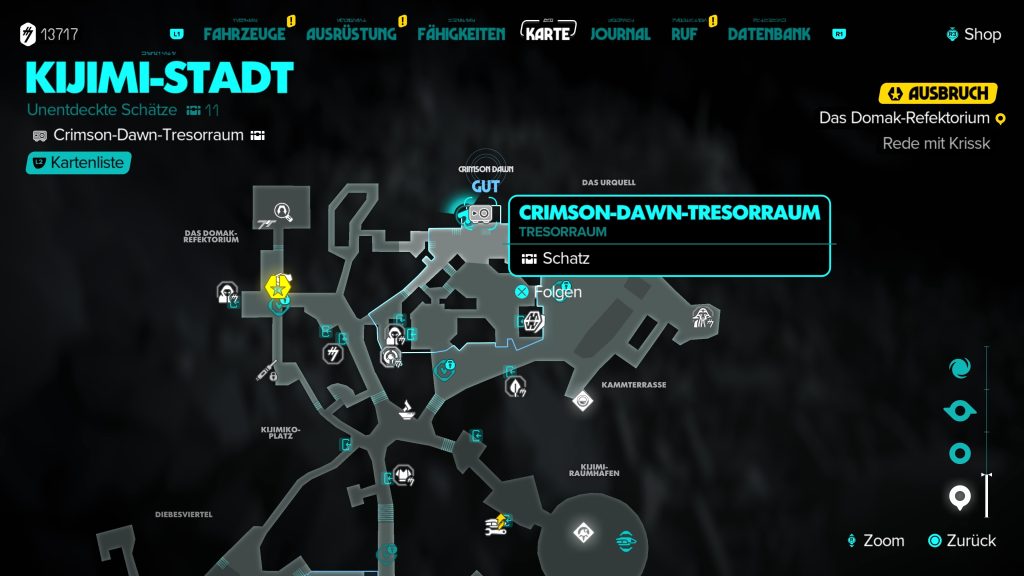
Task: Click the Kammterrasse diamond fast travel marker
Action: coord(582,402)
